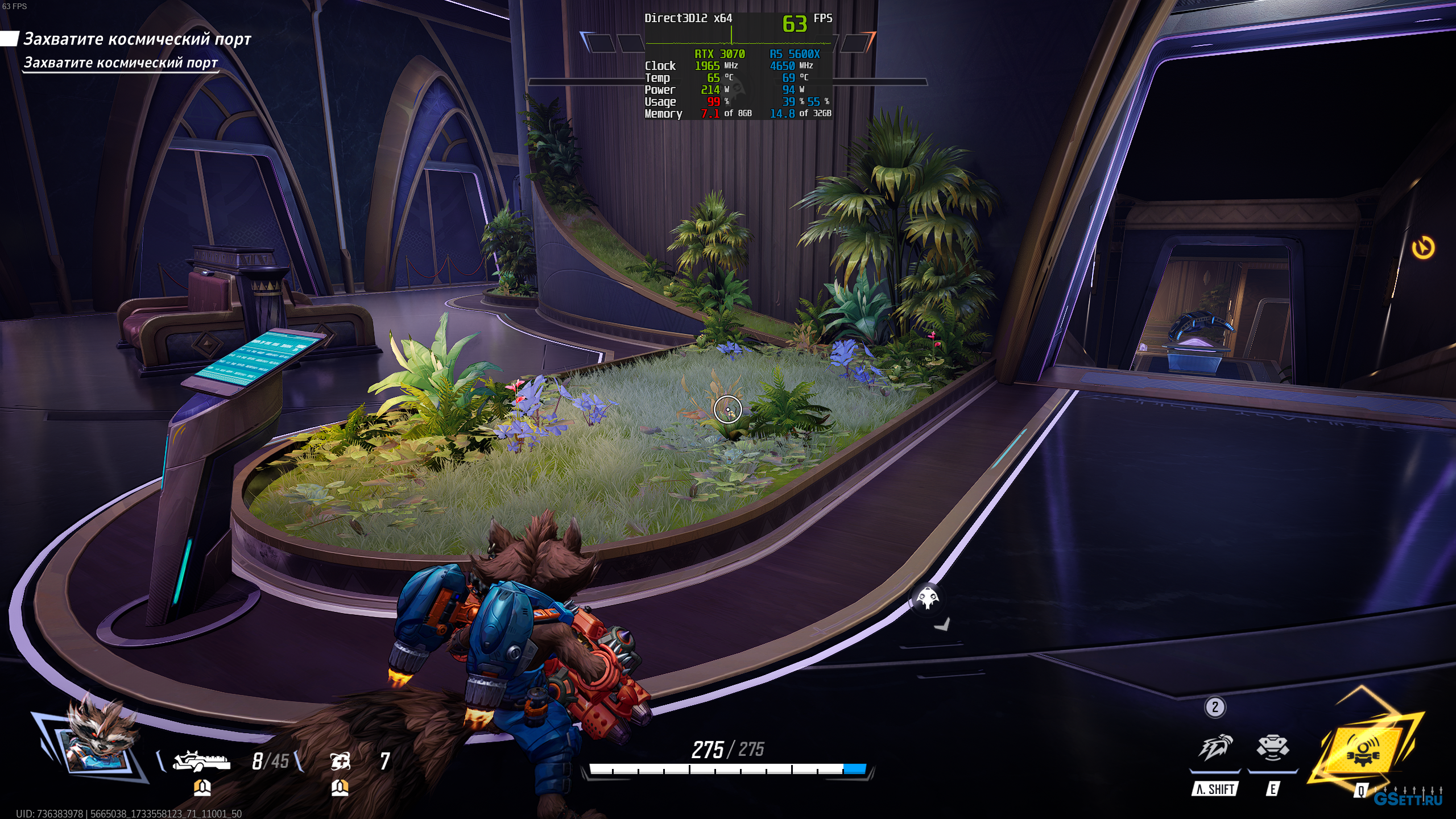Viewport: 1456px width, 819px height.
Task: Click the orange objective waypoint marker
Action: (x=1423, y=248)
